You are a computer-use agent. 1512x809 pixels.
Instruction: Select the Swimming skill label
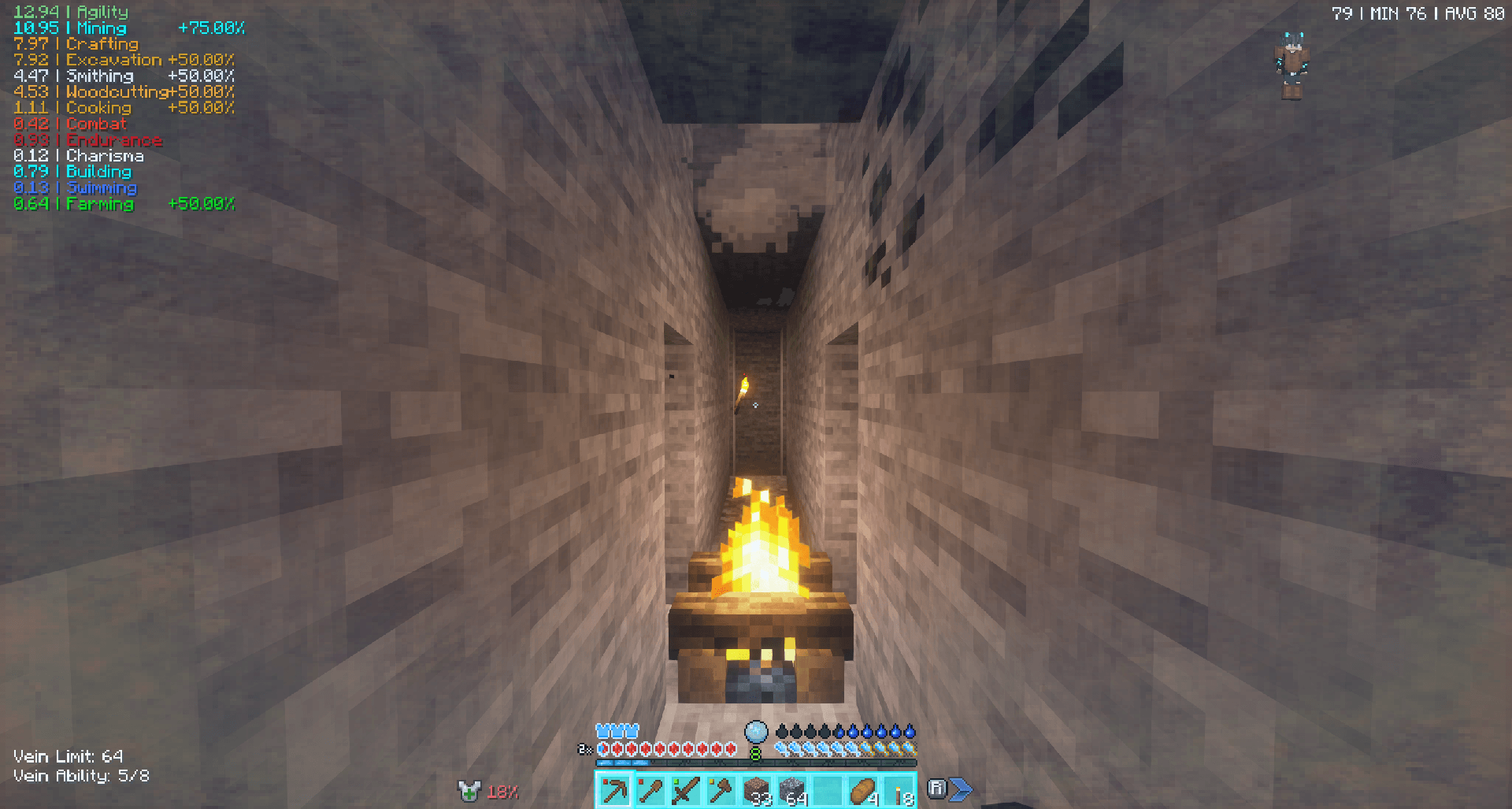point(76,187)
